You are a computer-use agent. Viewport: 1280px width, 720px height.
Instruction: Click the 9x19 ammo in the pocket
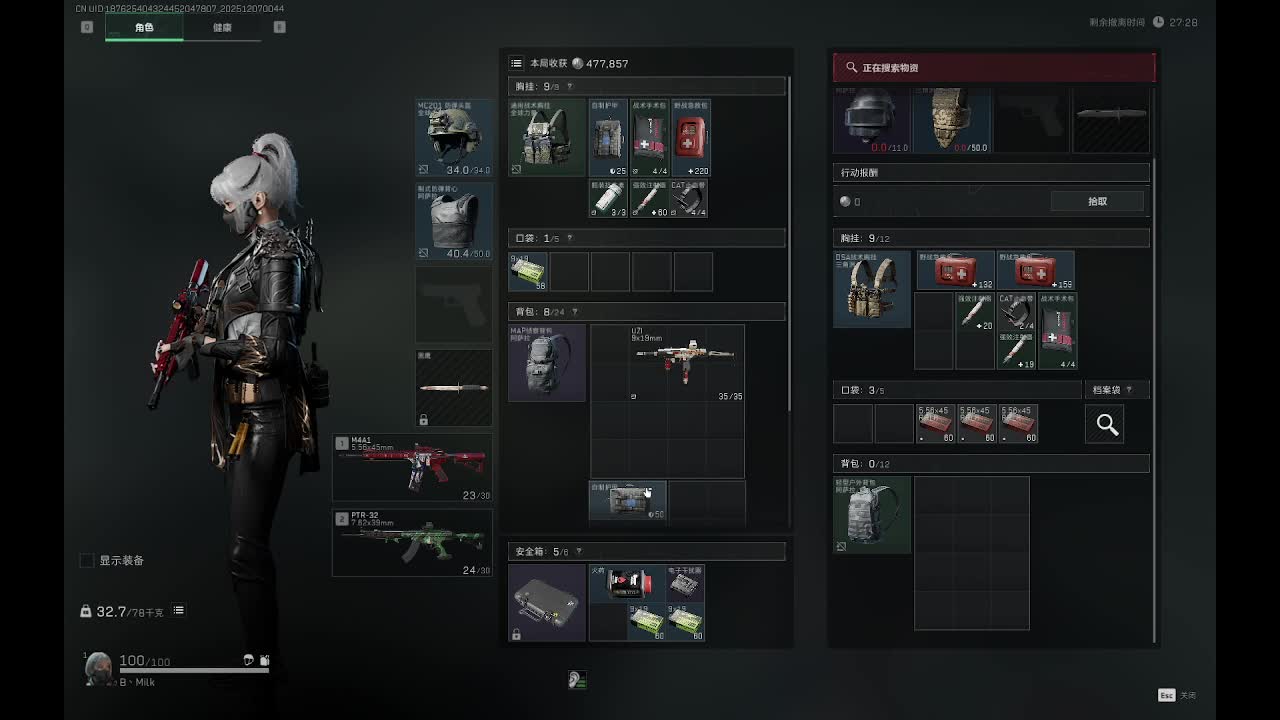528,272
